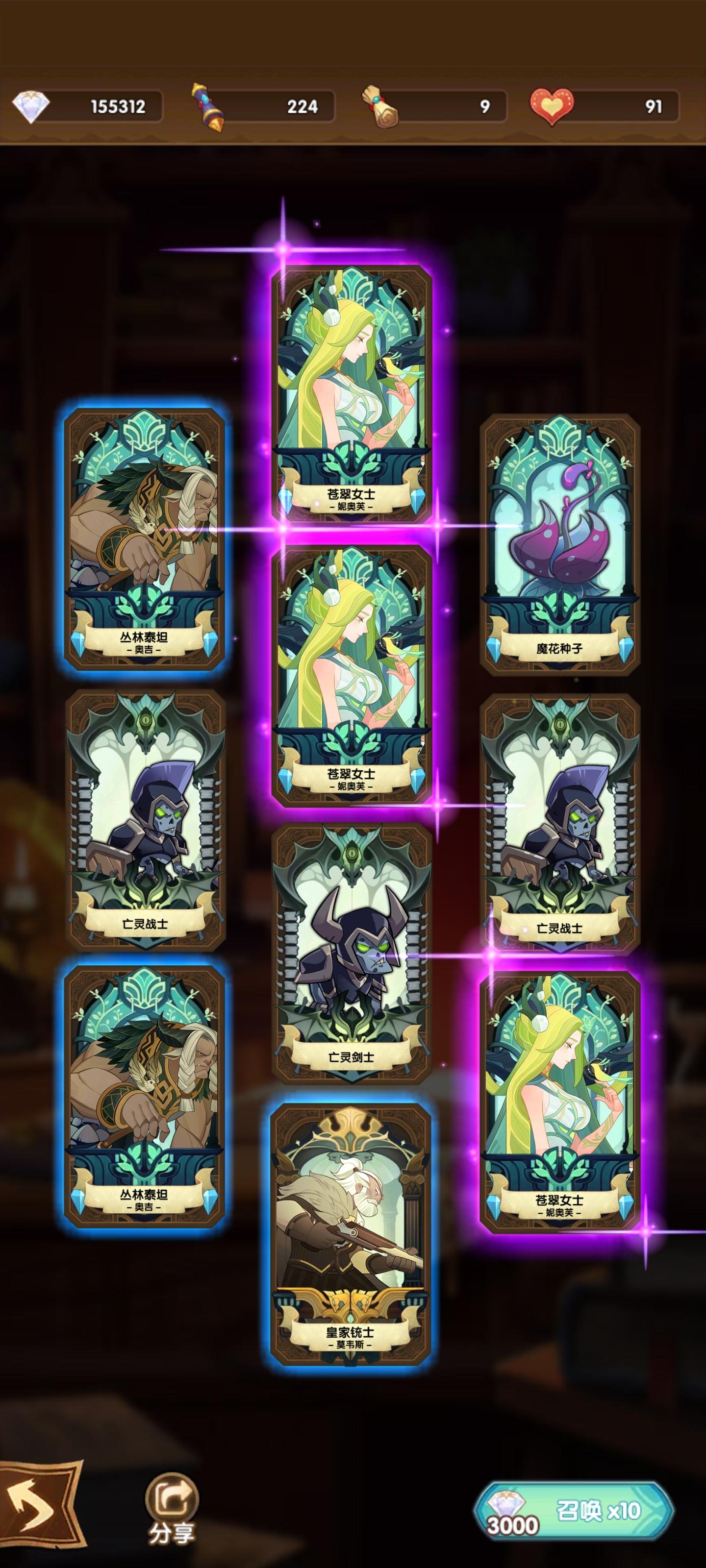Tap the 亡灵剑士 card in the center
706x1568 pixels.
[x=353, y=950]
